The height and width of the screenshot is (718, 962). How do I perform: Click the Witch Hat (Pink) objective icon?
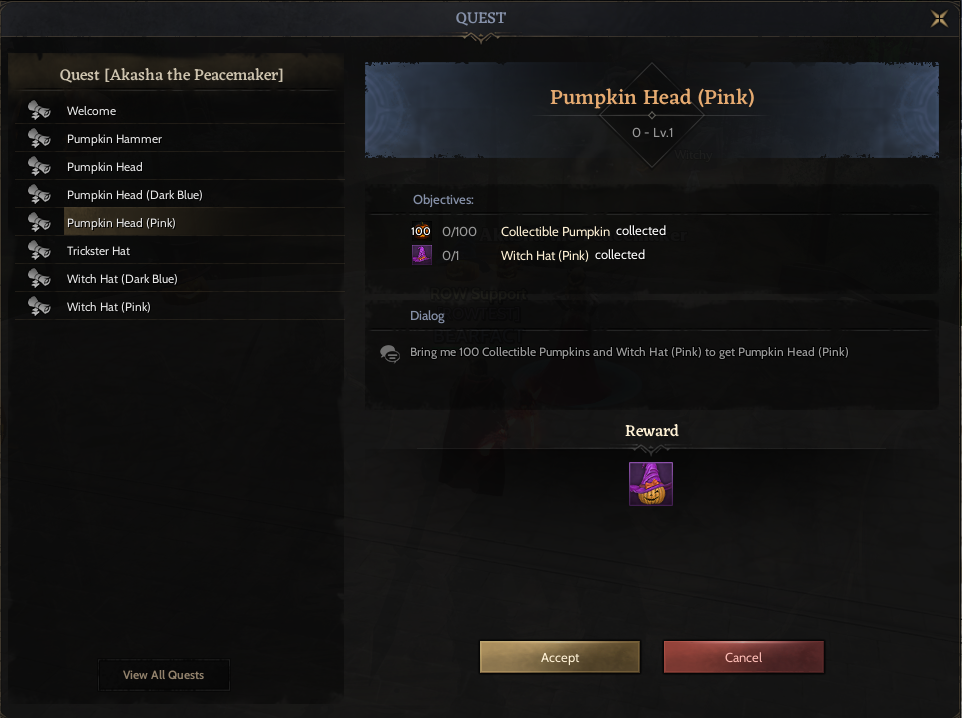(421, 255)
